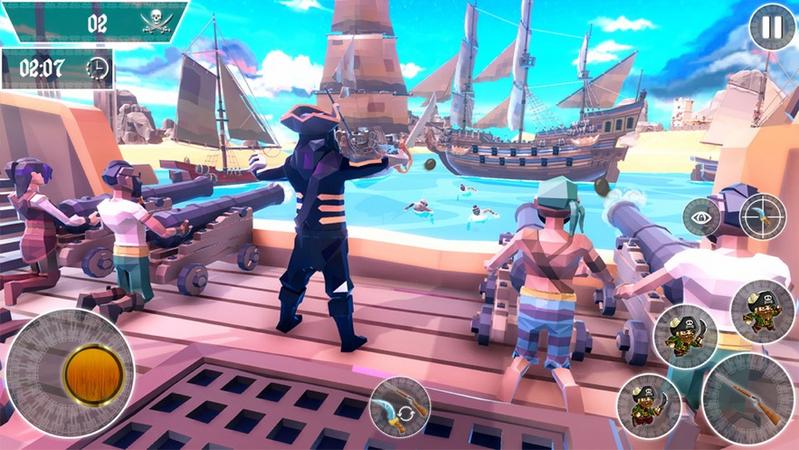The height and width of the screenshot is (450, 799).
Task: Tap the weapon swap button with cutlass and rifle
Action: pos(400,406)
